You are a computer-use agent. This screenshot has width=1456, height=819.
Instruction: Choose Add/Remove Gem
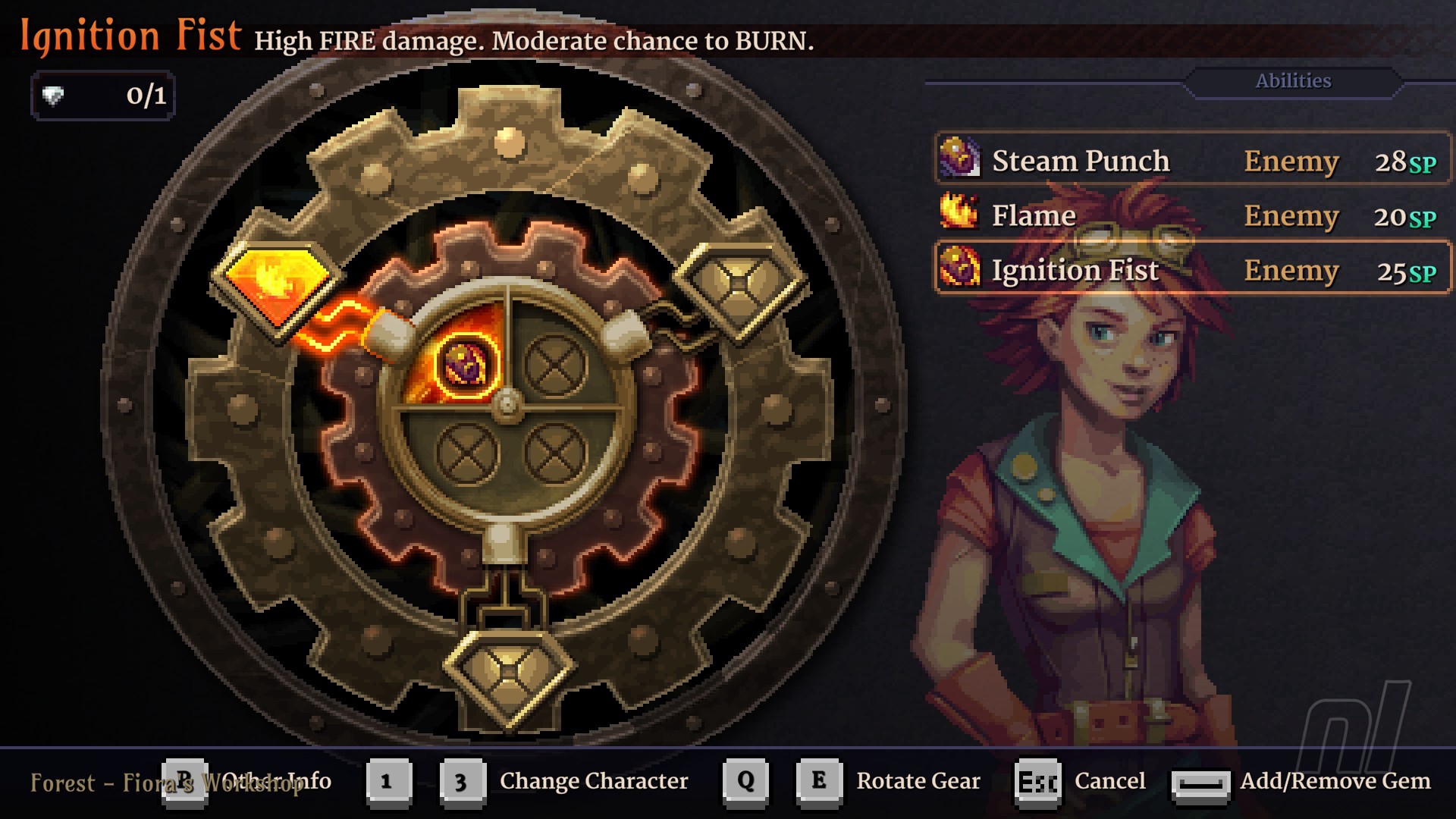1335,780
